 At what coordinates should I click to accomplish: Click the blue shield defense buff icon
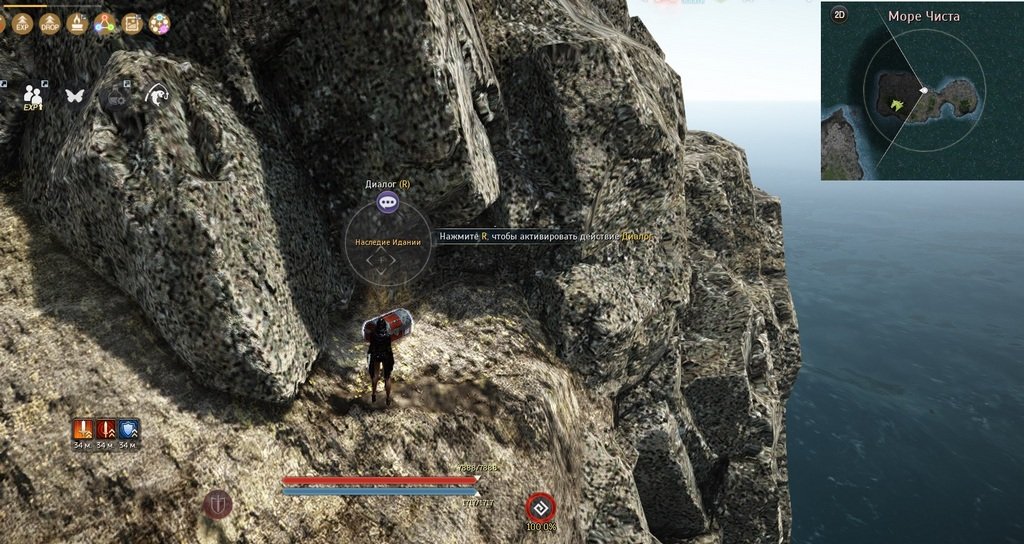click(128, 430)
